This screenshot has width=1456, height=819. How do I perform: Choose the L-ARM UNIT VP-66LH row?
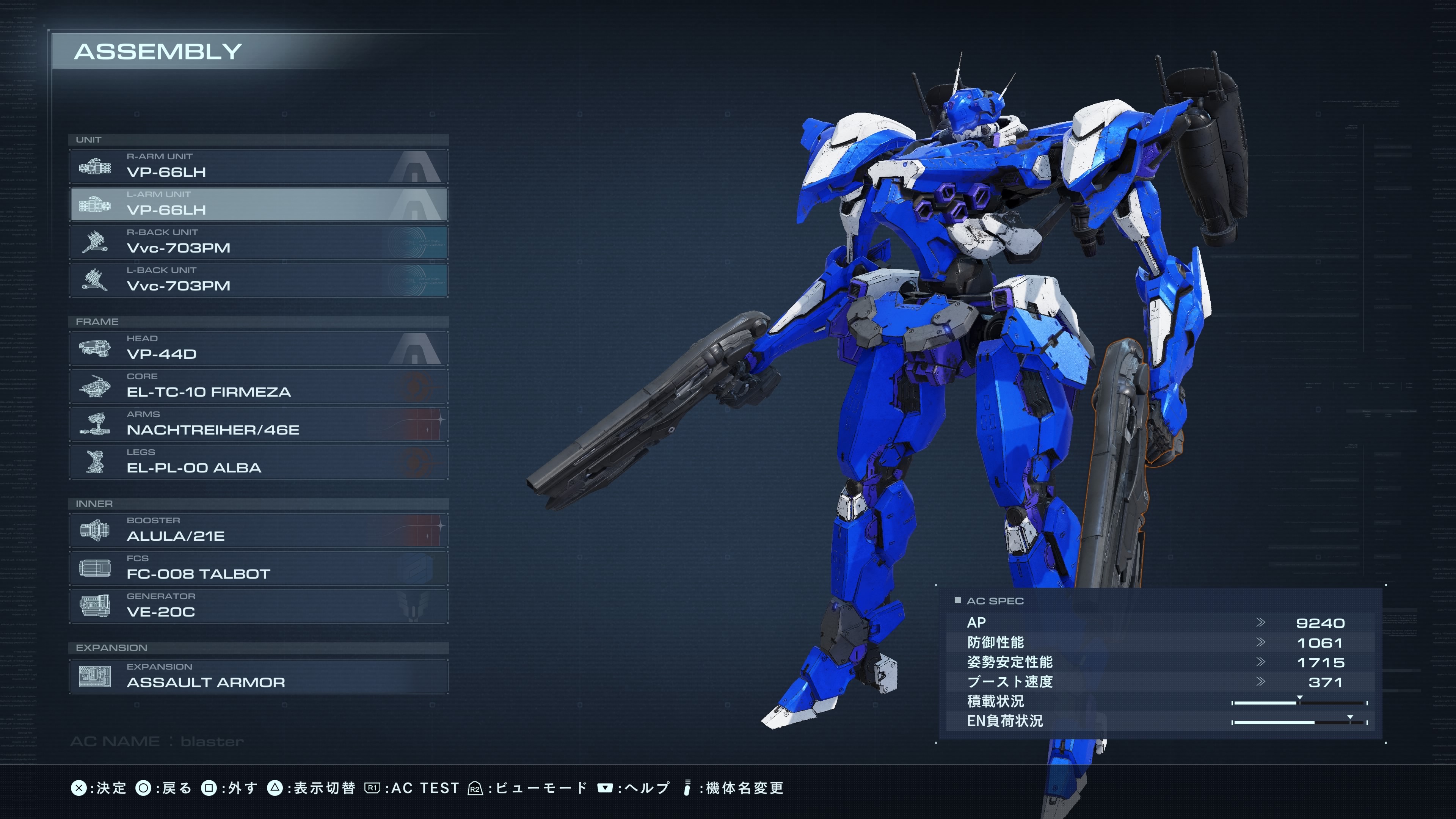258,204
